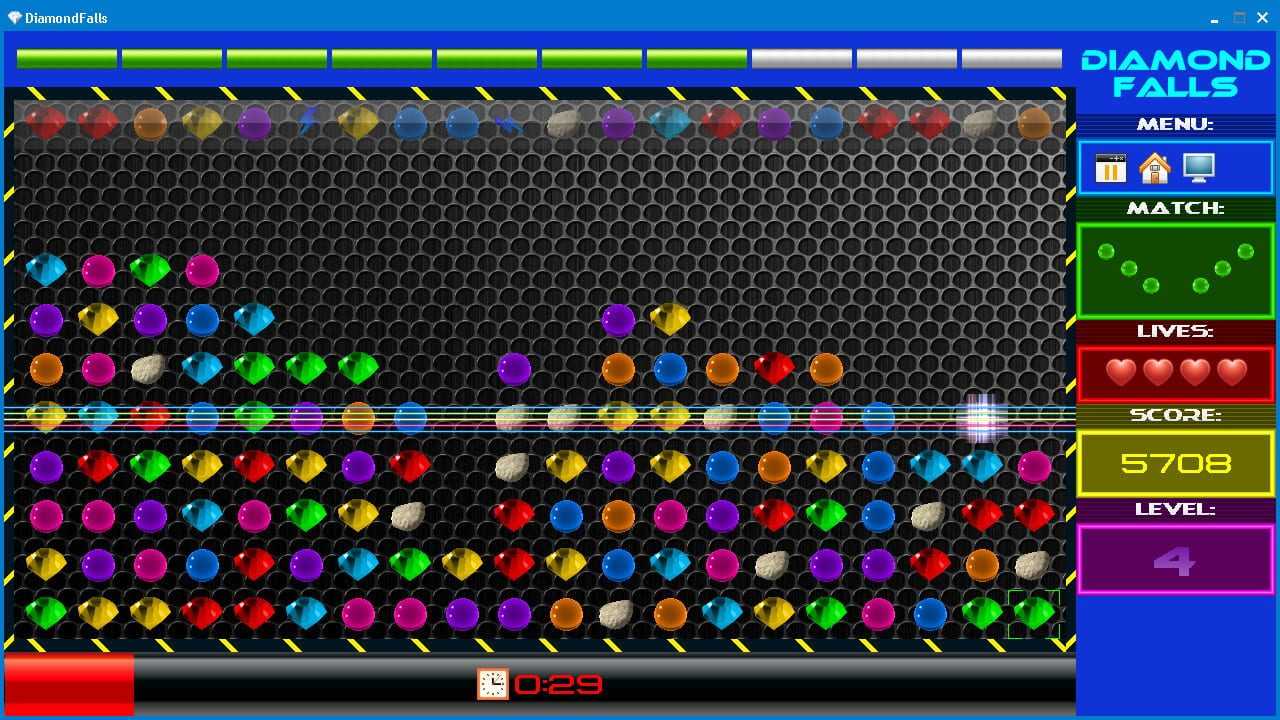Select the green gem highlighted by the selection box
1280x720 pixels.
click(x=1034, y=612)
